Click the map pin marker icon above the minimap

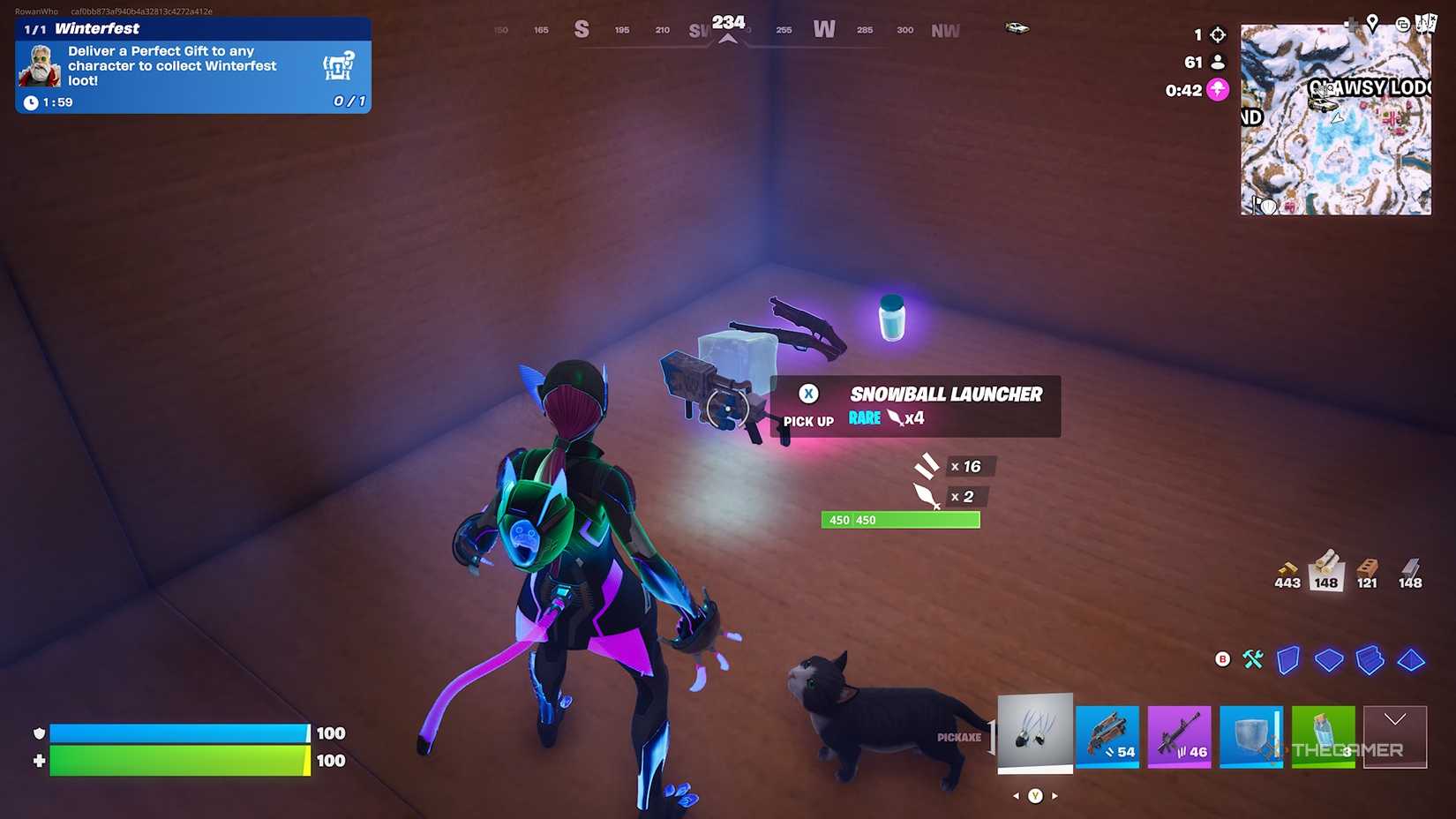click(1373, 21)
